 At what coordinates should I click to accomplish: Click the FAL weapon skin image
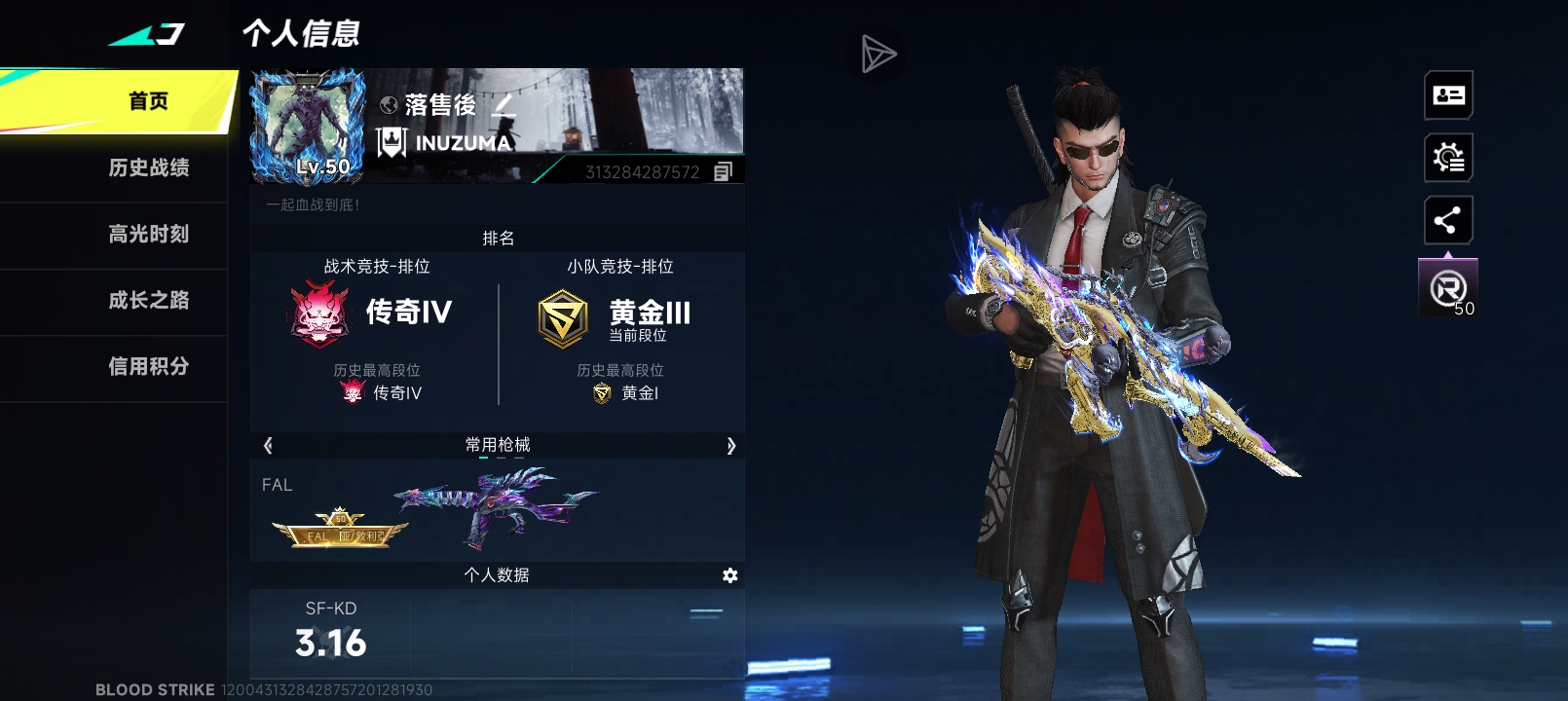point(497,506)
